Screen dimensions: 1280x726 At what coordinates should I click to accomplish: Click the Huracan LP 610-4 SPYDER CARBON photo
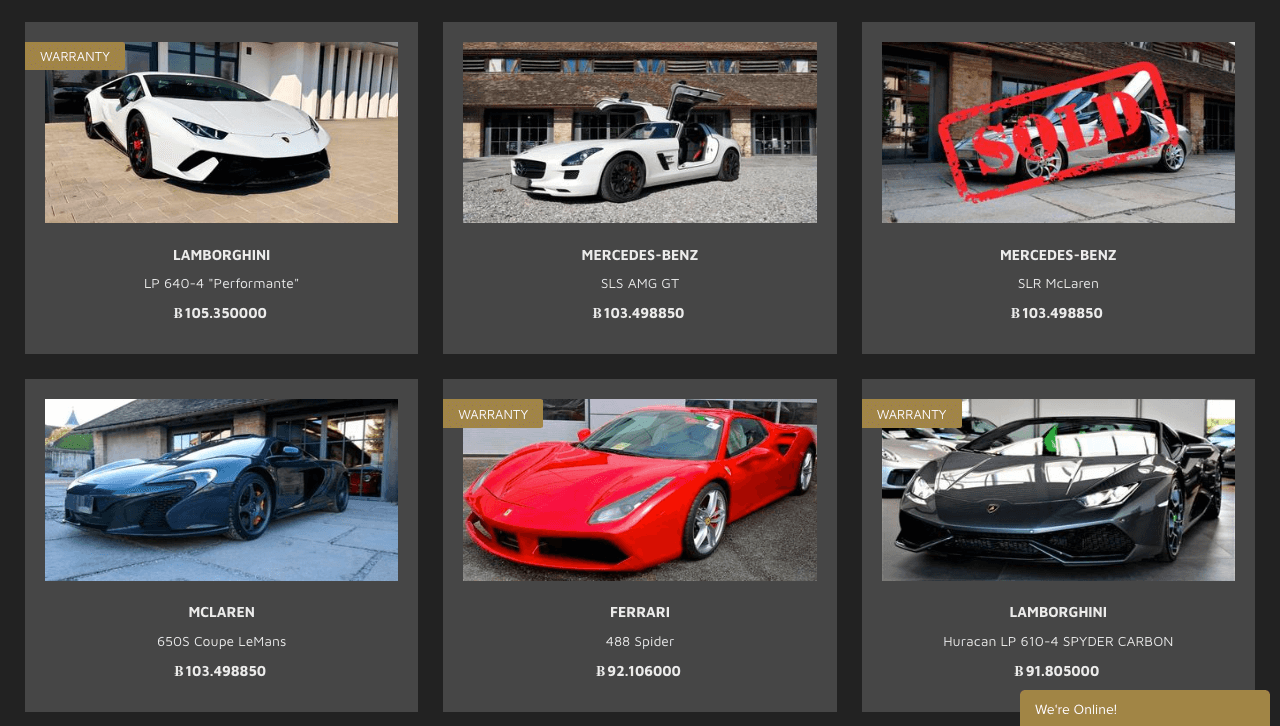click(1058, 489)
